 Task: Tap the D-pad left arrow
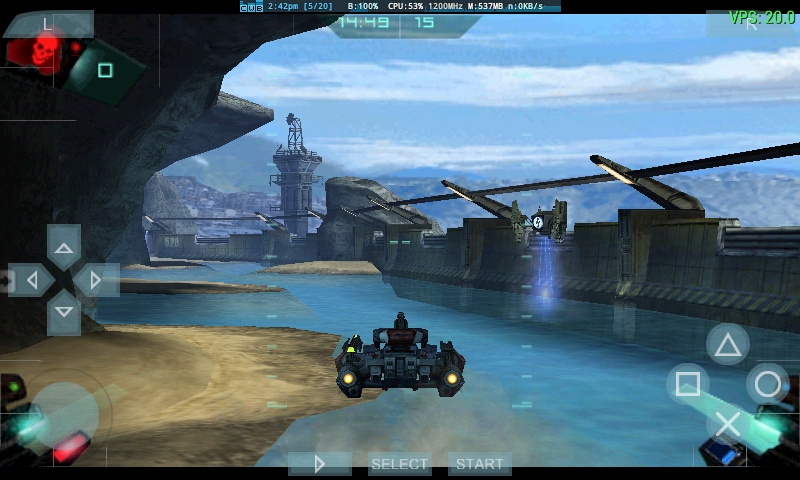click(x=31, y=280)
